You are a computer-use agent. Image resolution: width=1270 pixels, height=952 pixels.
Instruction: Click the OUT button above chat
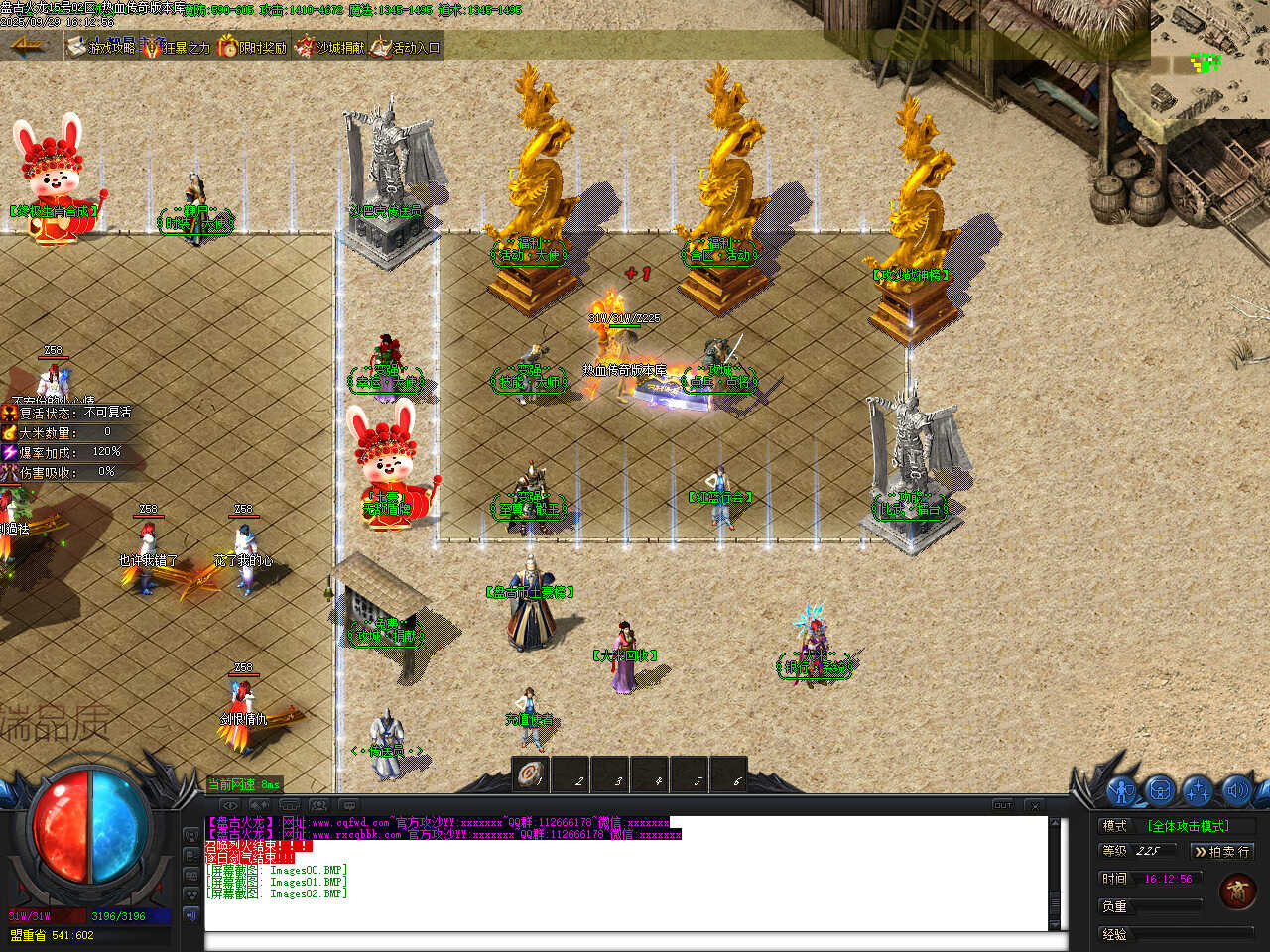[1003, 805]
